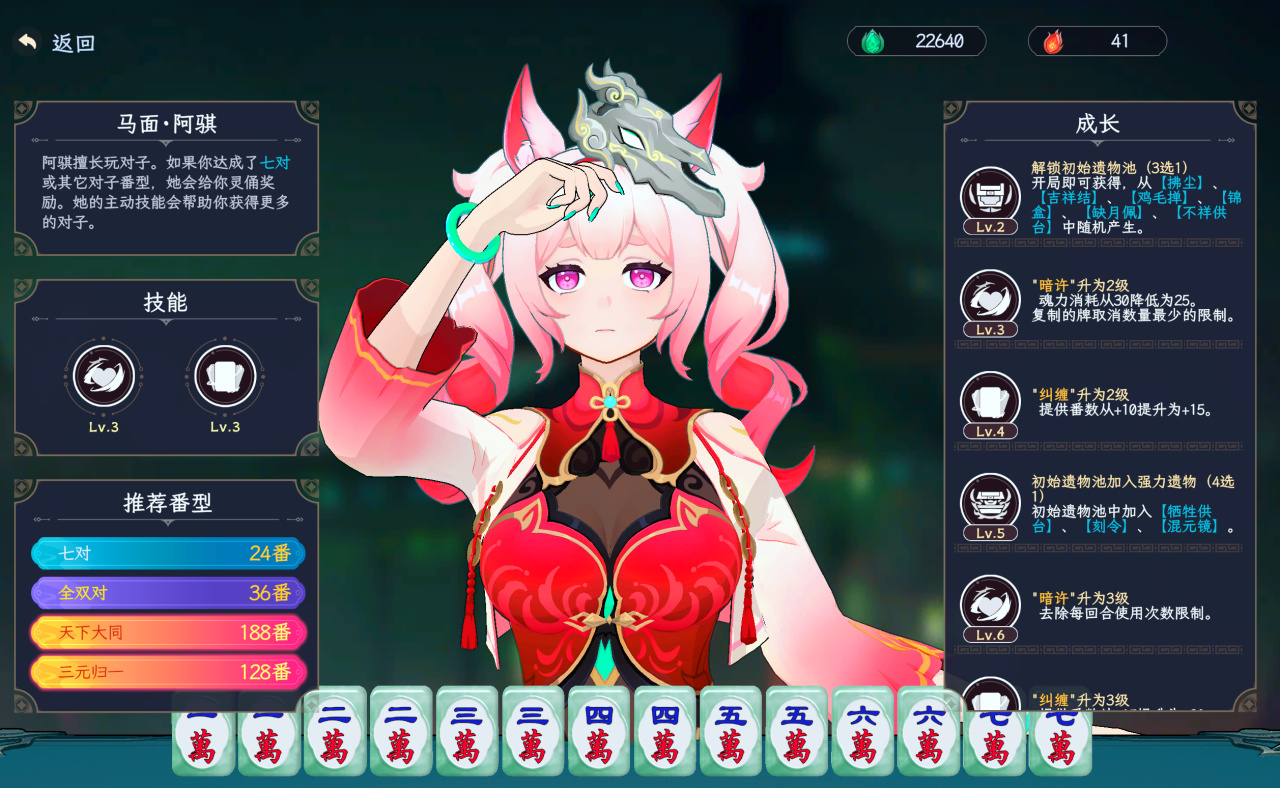1280x788 pixels.
Task: Select the Lv.5 powerful relic growth icon
Action: tap(990, 502)
